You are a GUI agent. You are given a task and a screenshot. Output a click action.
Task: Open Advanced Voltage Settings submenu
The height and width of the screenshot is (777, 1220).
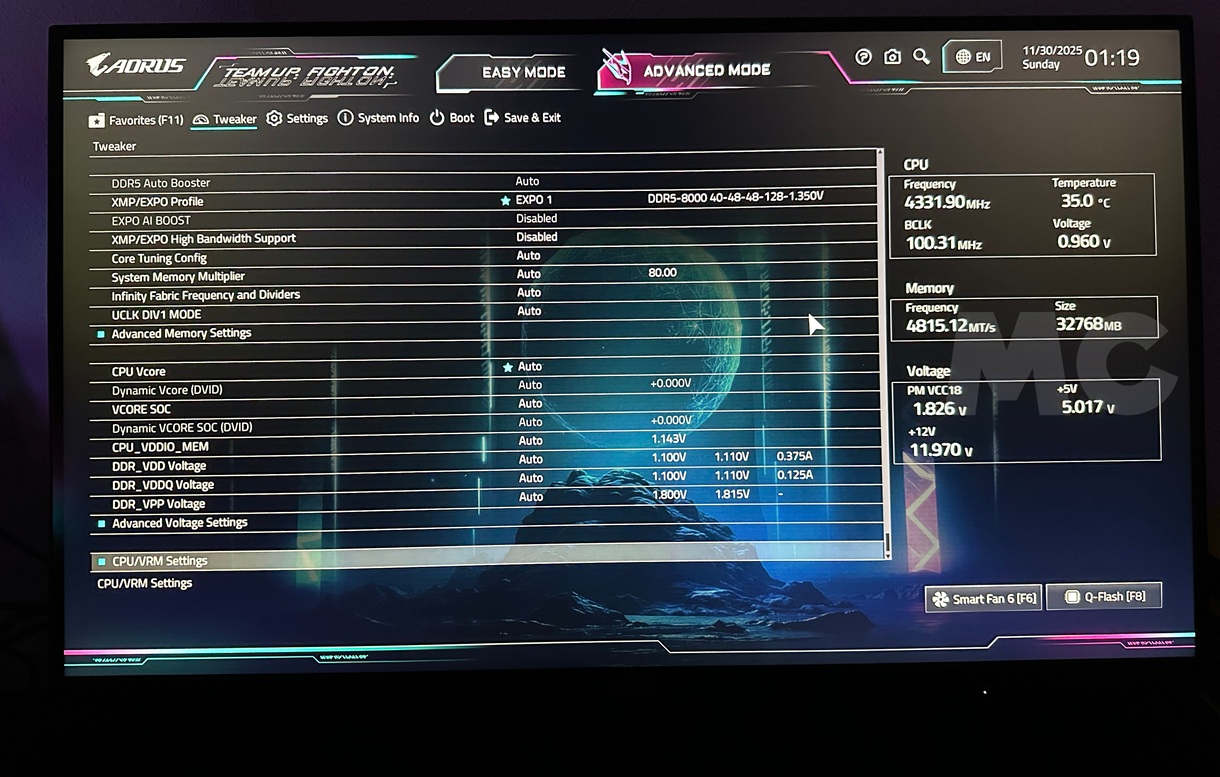tap(179, 522)
